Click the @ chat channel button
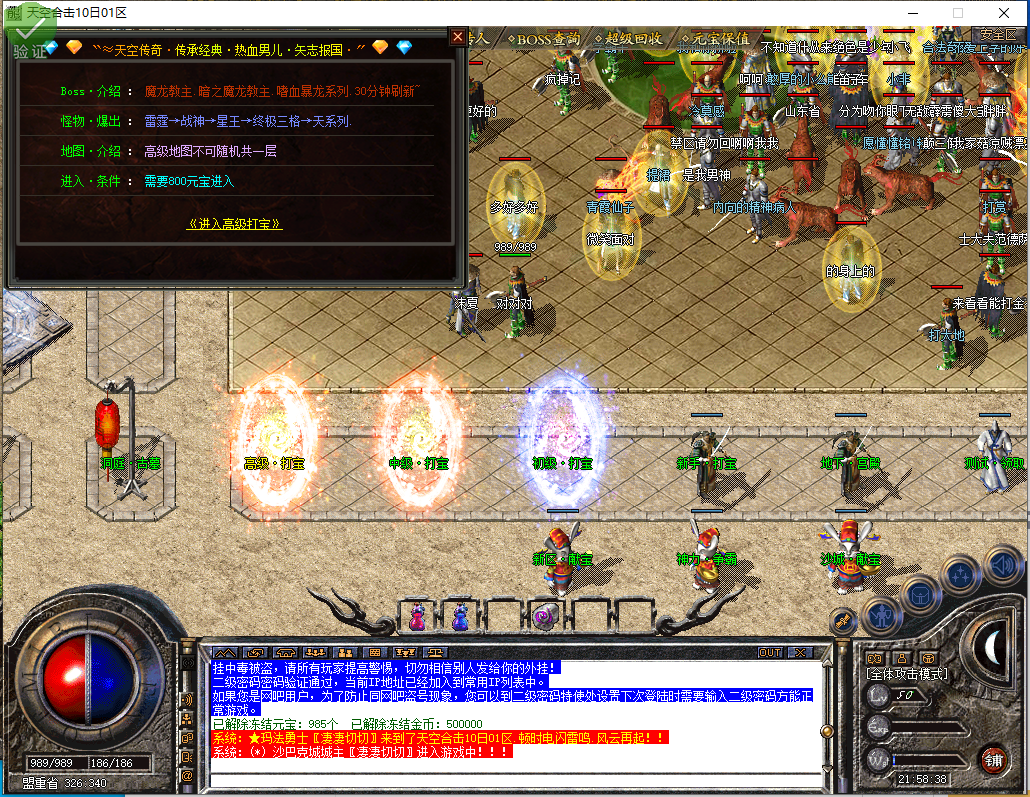 point(187,775)
